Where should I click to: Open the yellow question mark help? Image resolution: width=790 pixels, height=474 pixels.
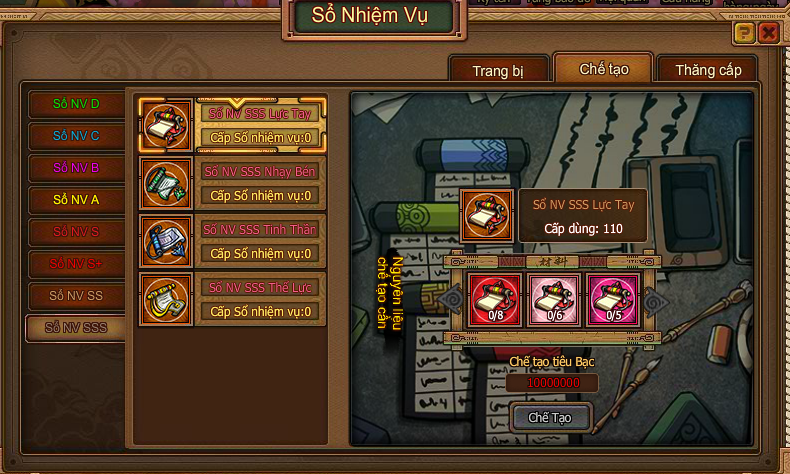pyautogui.click(x=744, y=33)
